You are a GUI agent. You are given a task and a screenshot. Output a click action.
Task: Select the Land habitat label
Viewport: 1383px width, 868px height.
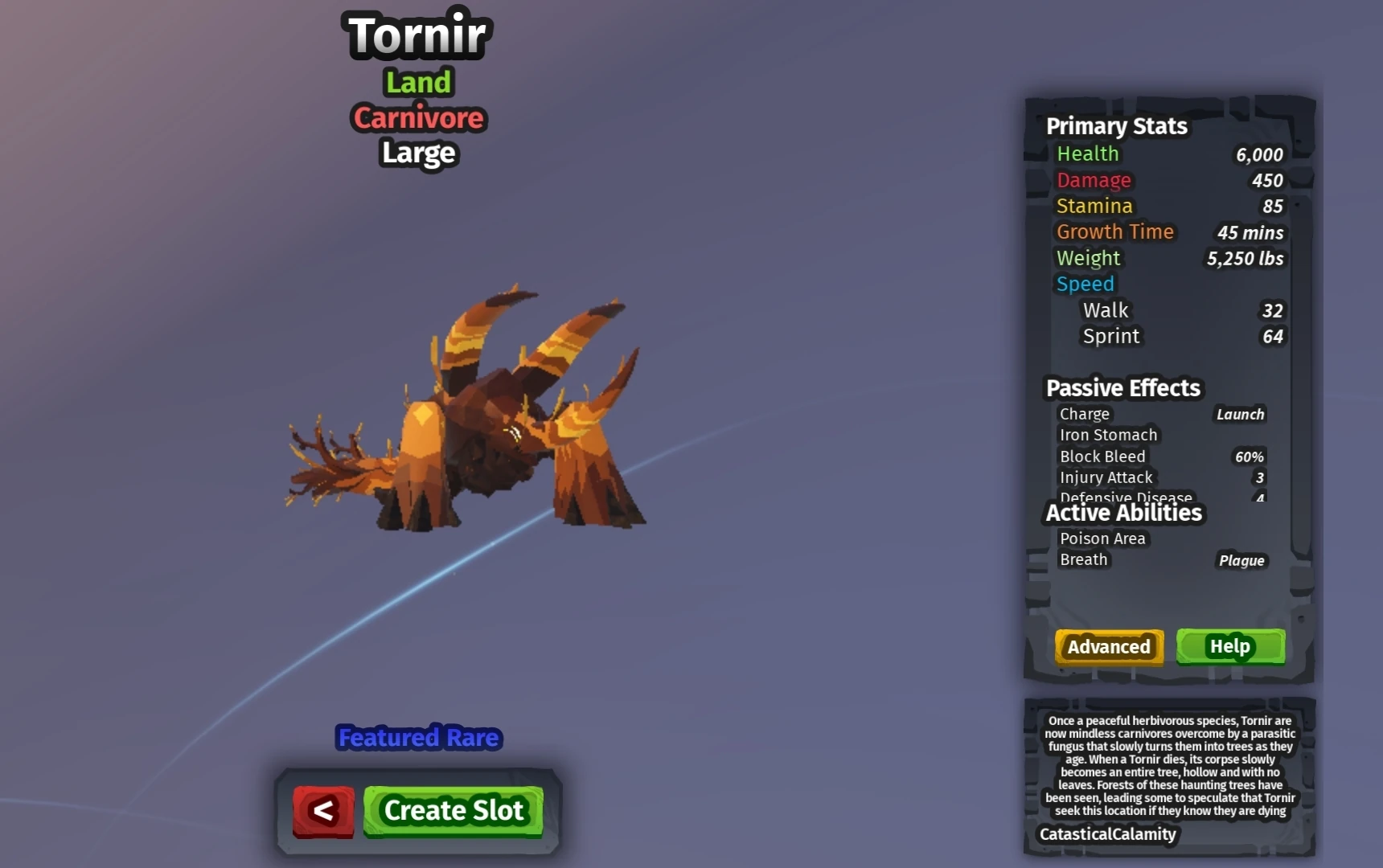pos(418,81)
